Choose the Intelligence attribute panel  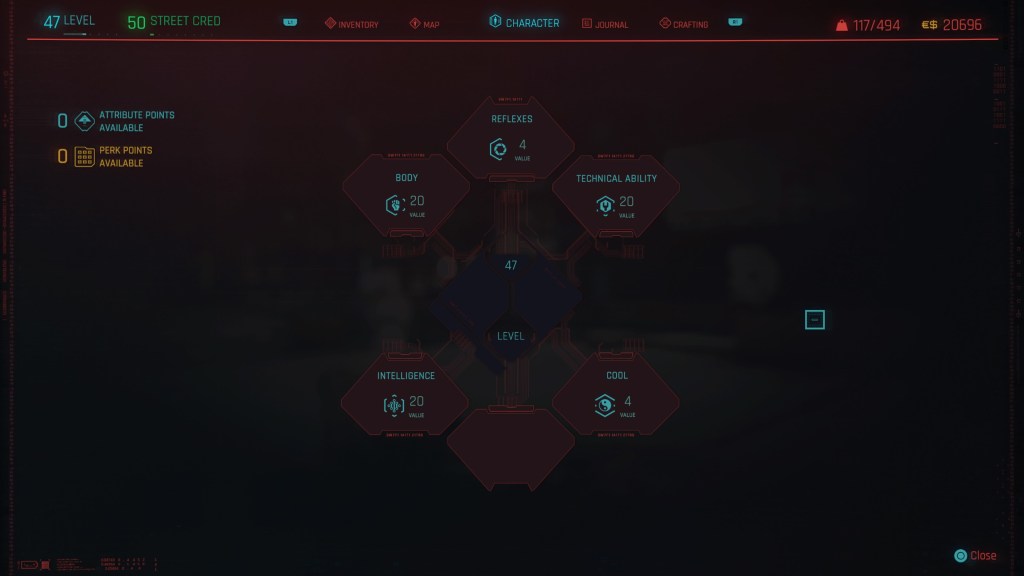pos(405,396)
